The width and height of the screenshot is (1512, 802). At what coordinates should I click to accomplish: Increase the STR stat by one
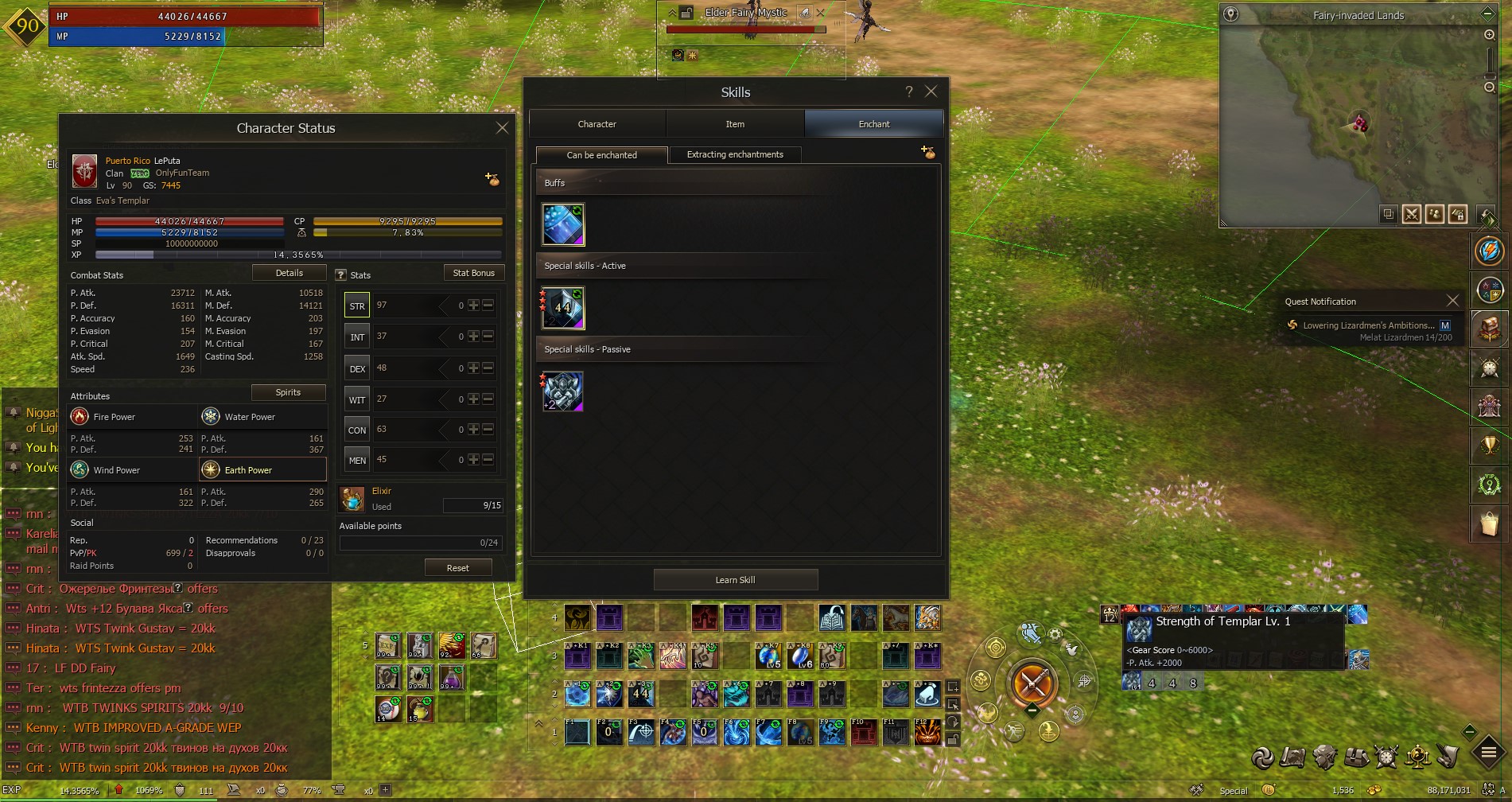click(473, 306)
